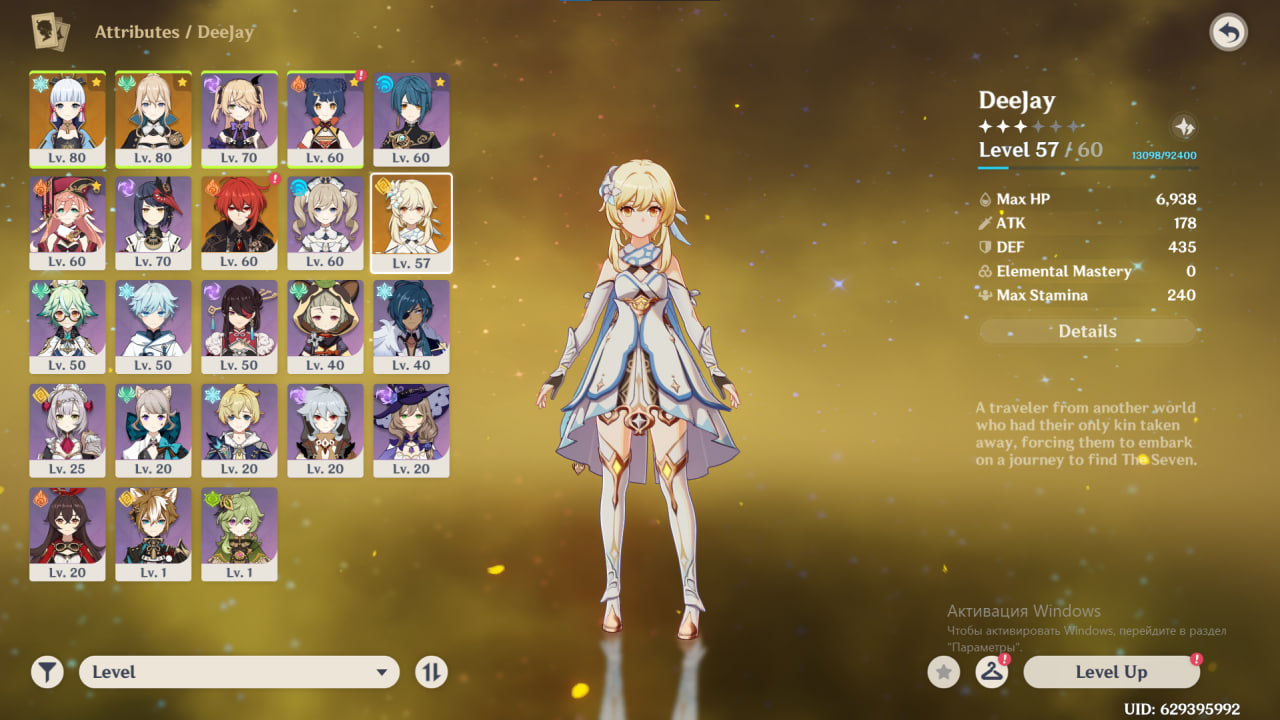Open the constellation star icon beside name
Image resolution: width=1280 pixels, height=720 pixels.
[x=1183, y=127]
